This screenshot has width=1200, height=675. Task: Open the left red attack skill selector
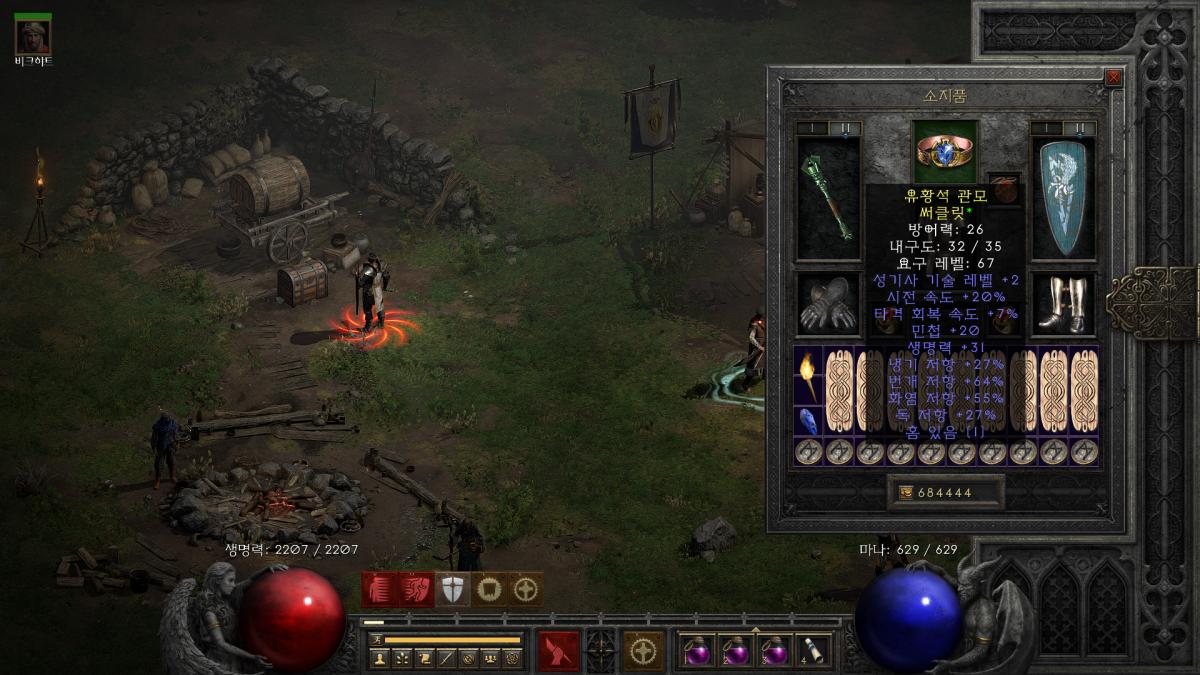pyautogui.click(x=558, y=651)
